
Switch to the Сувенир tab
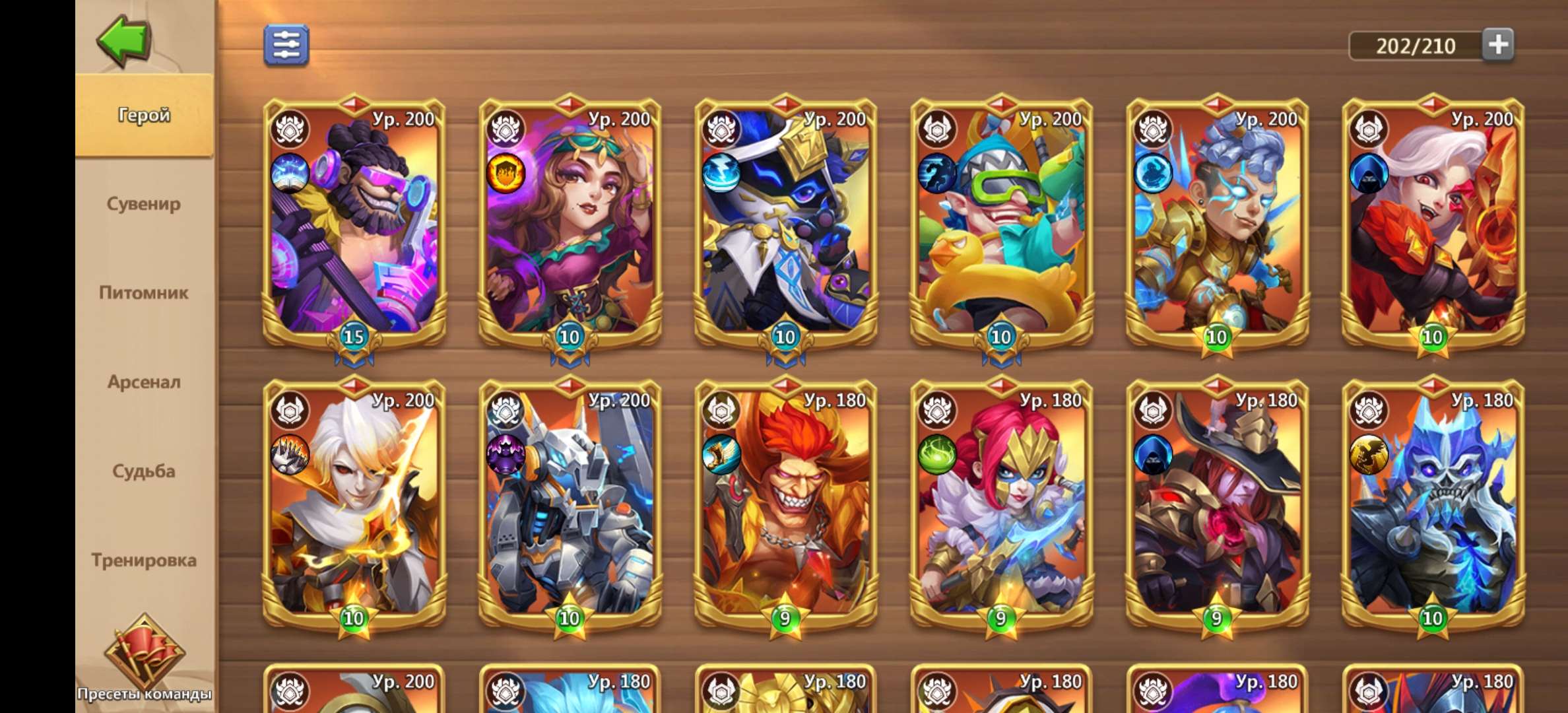pos(145,205)
